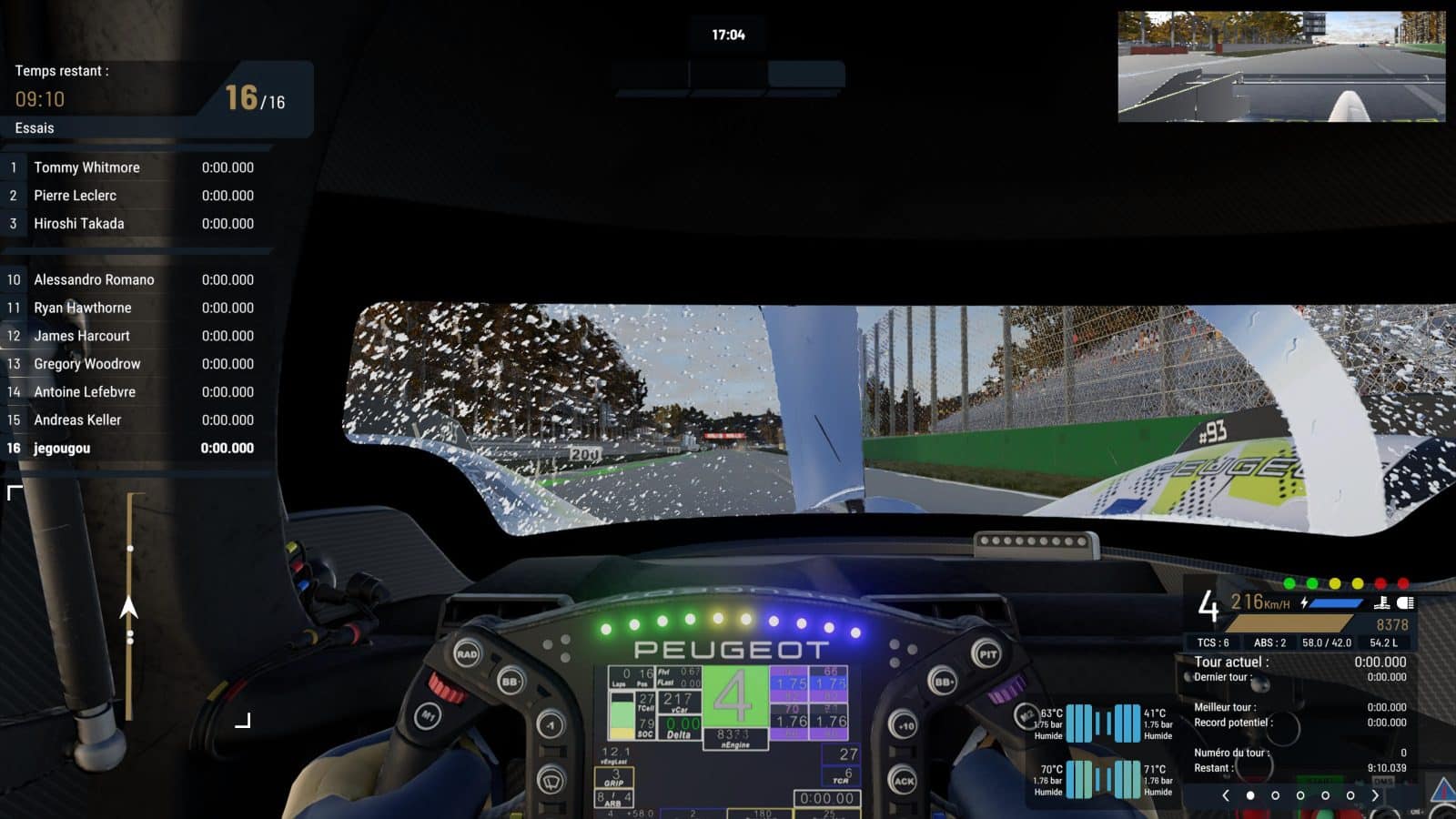This screenshot has width=1456, height=819.
Task: Click the pit limiter icon next to the speed
Action: click(x=1381, y=602)
